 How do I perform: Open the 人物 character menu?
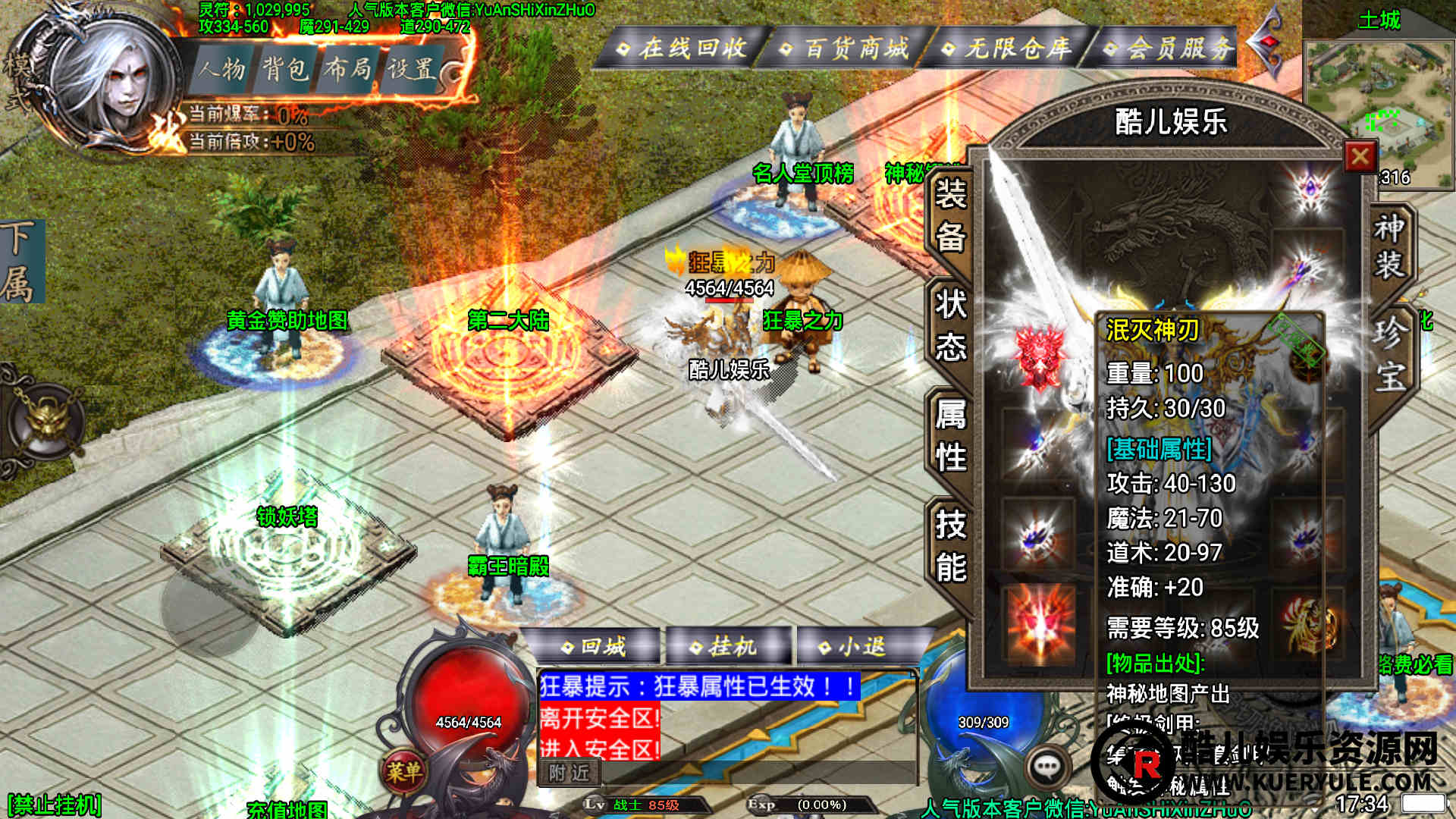(223, 70)
